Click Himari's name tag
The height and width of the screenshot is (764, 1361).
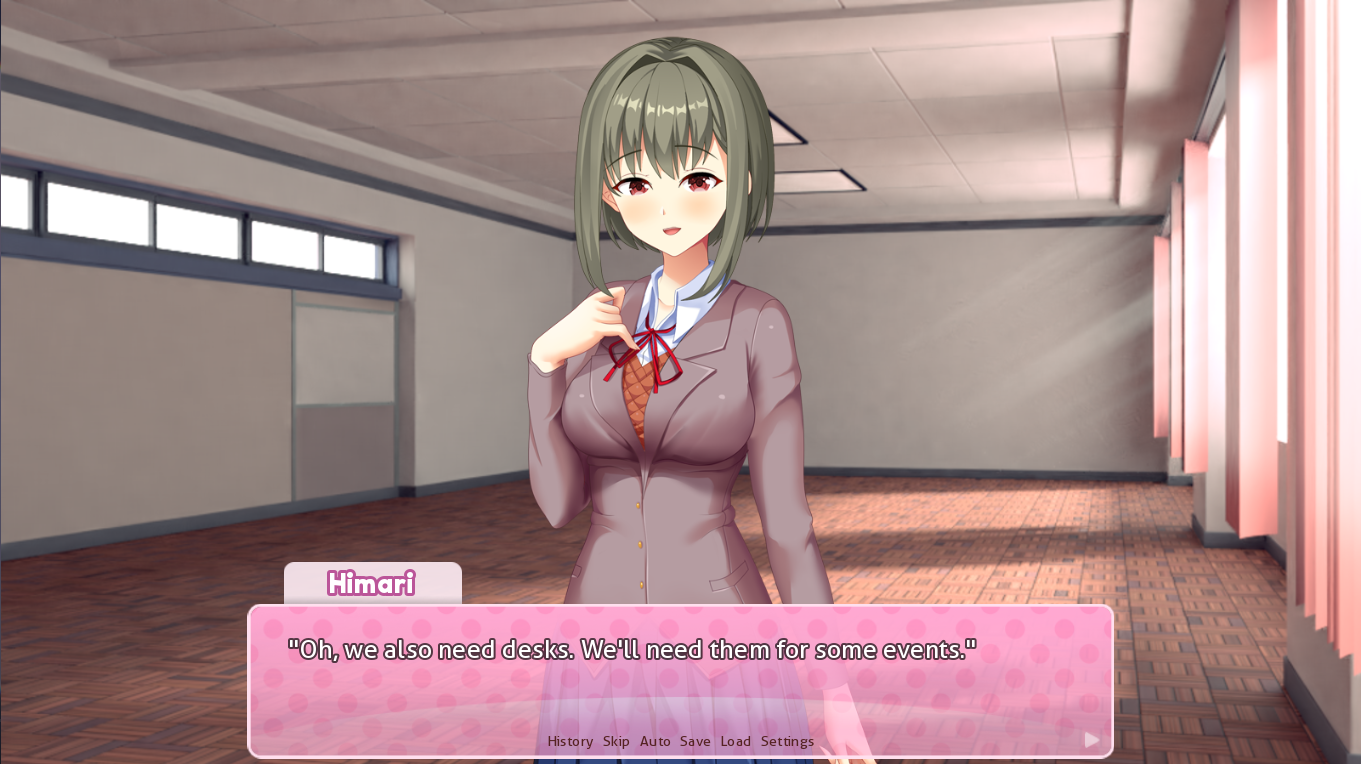click(372, 585)
